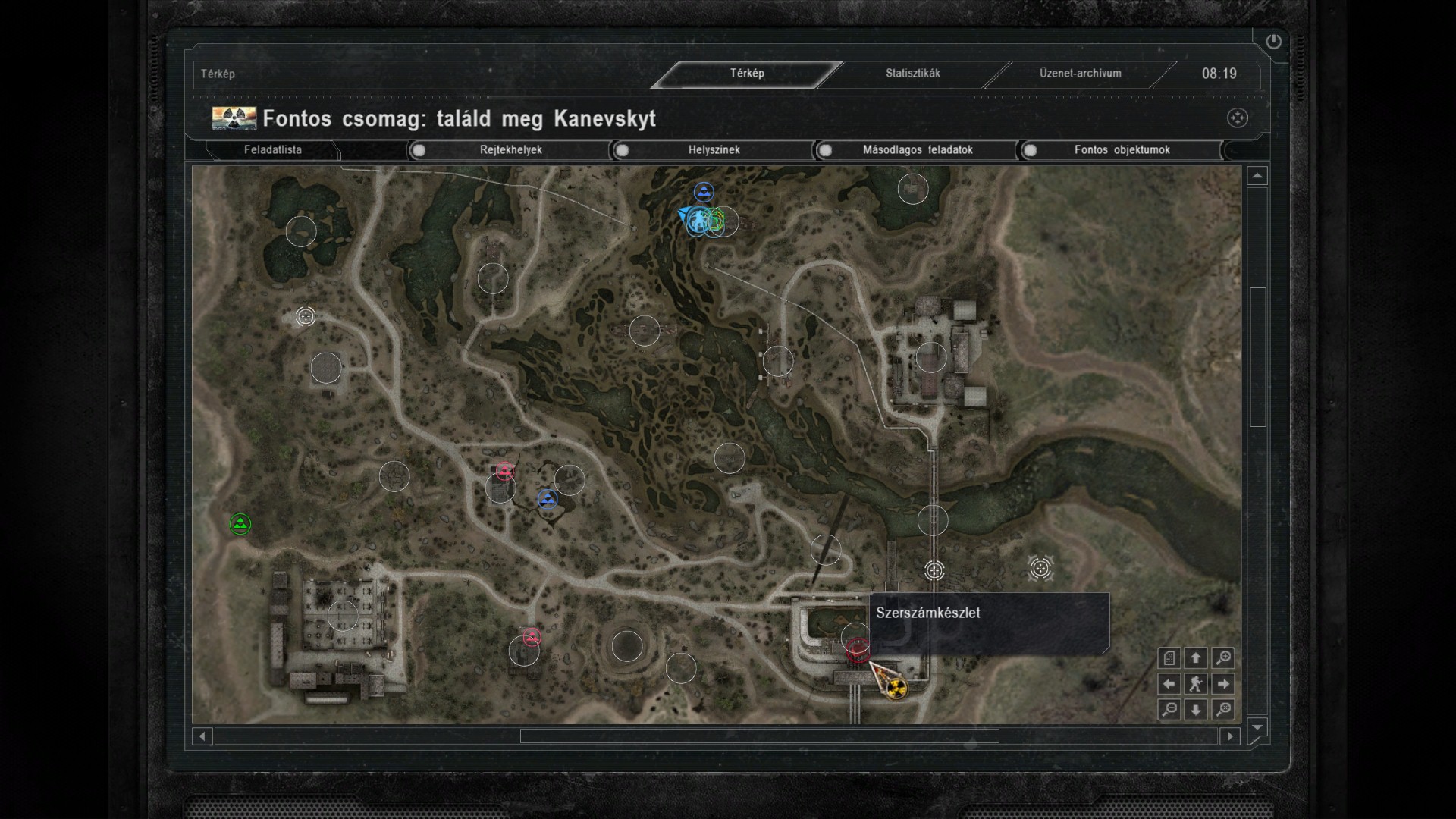Open the Feladatlista task list

click(x=273, y=150)
